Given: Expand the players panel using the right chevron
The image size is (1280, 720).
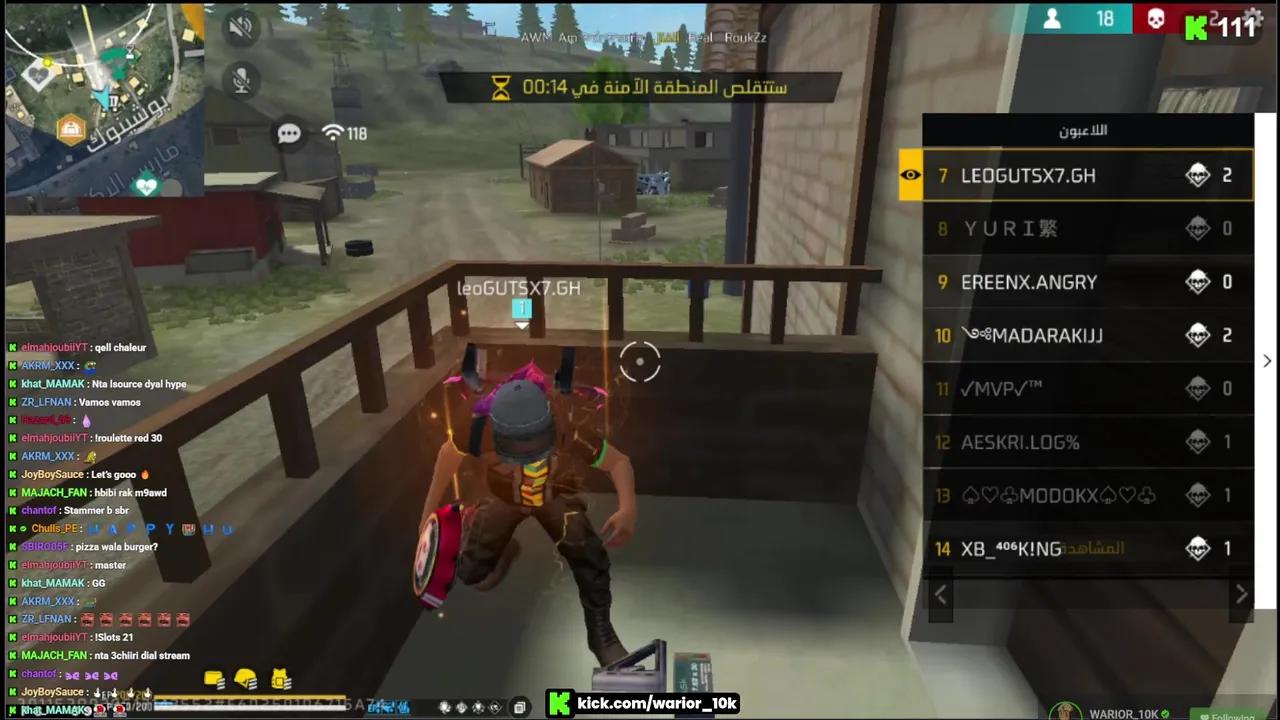Looking at the screenshot, I should click(1266, 360).
